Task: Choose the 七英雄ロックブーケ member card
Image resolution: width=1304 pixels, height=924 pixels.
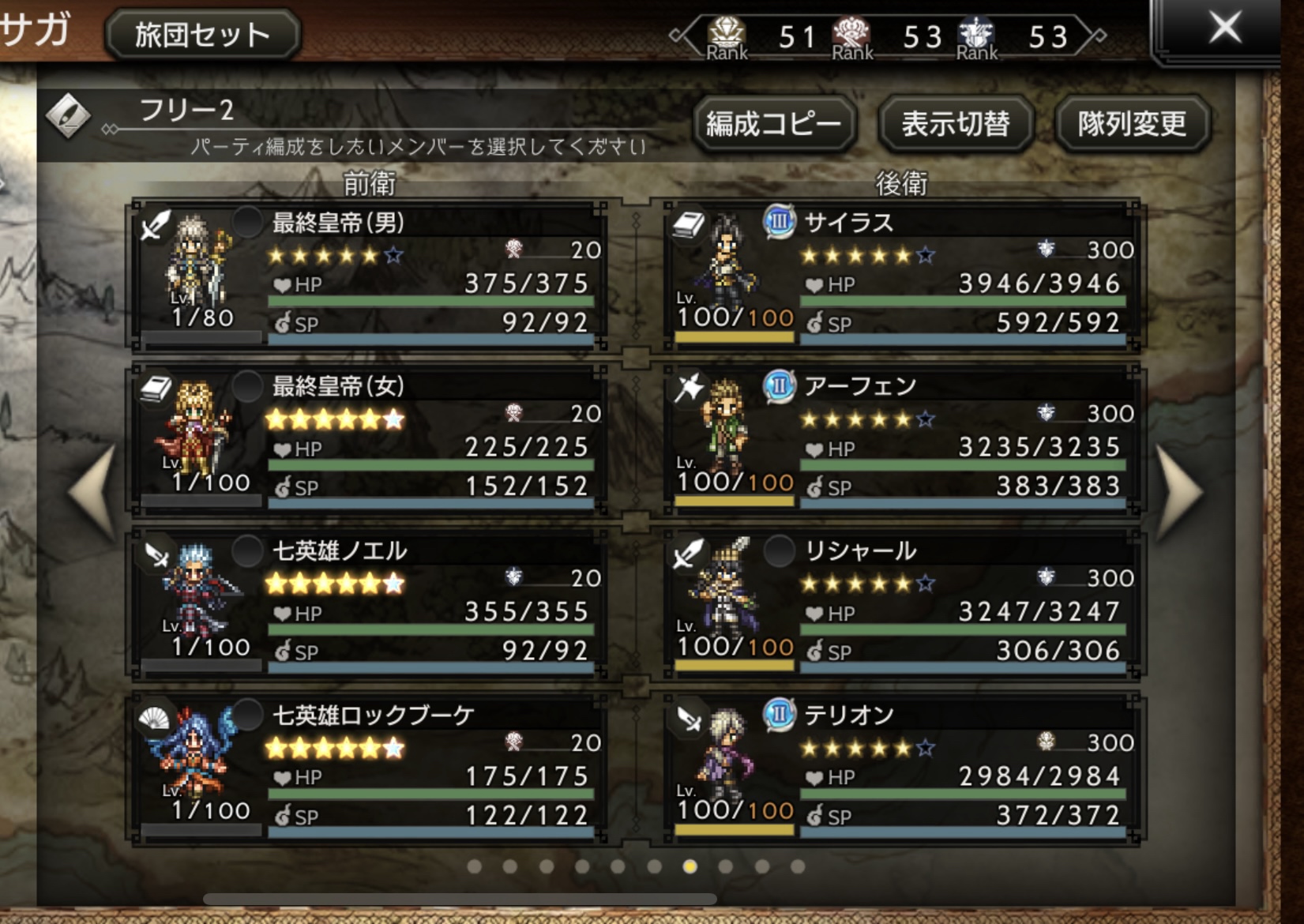Action: tap(367, 768)
